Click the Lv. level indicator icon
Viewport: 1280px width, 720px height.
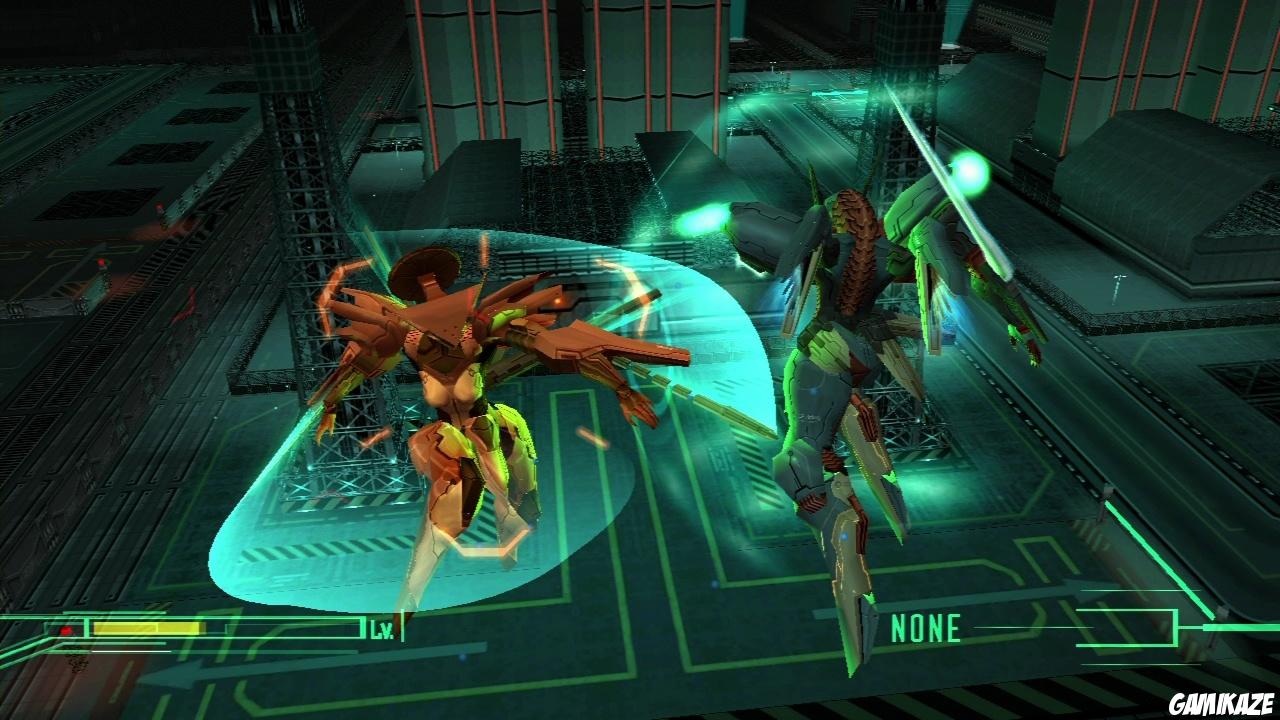coord(383,628)
